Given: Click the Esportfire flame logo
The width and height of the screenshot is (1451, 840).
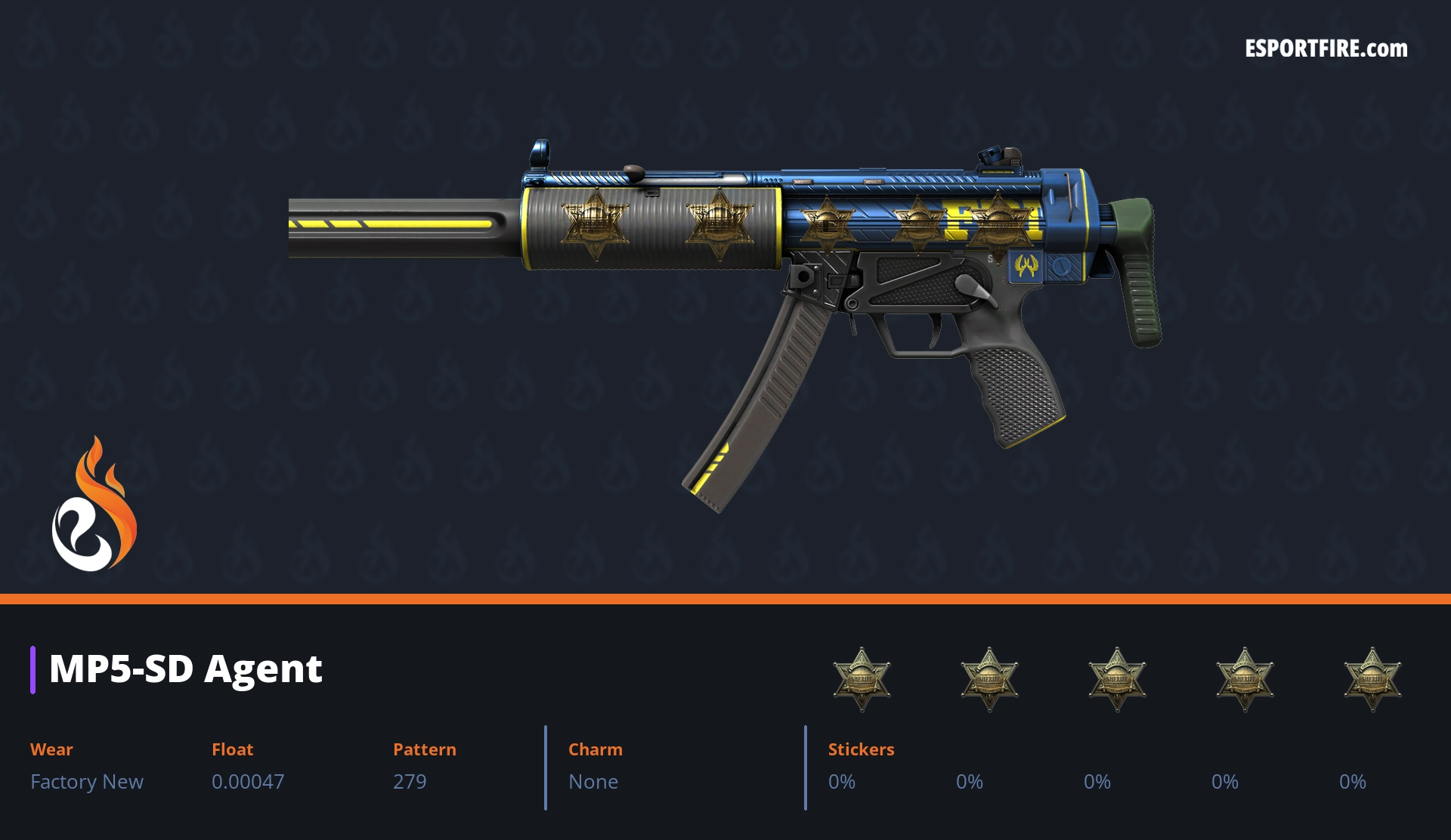Looking at the screenshot, I should point(94,504).
